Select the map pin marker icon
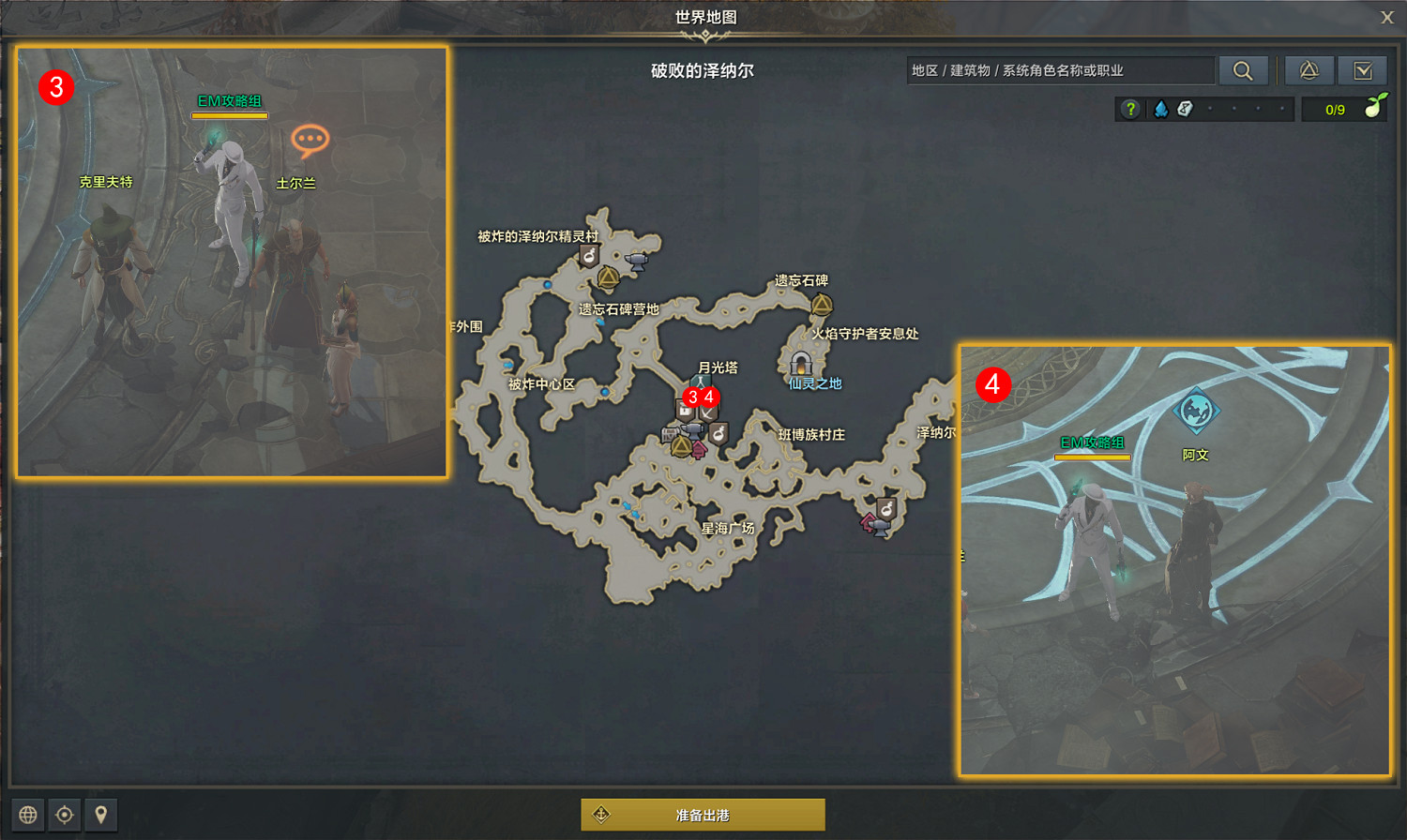The height and width of the screenshot is (840, 1407). point(99,815)
